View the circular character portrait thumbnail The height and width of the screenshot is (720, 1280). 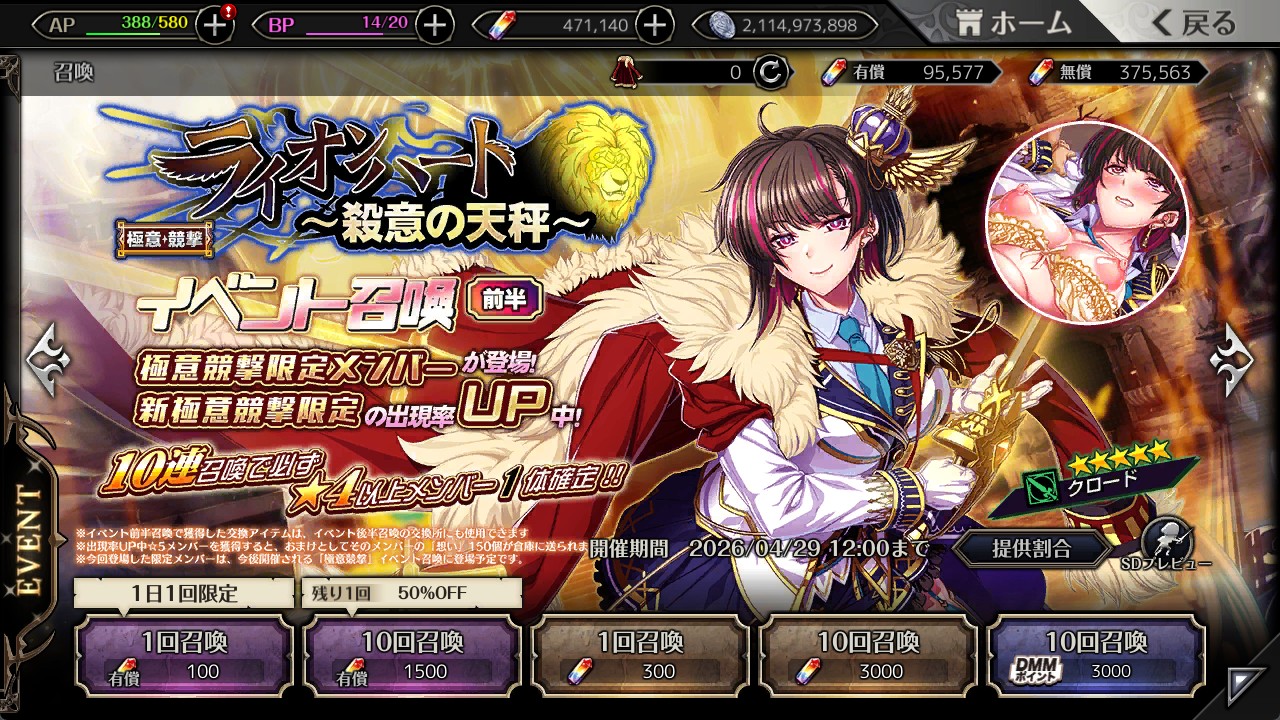pos(1085,225)
